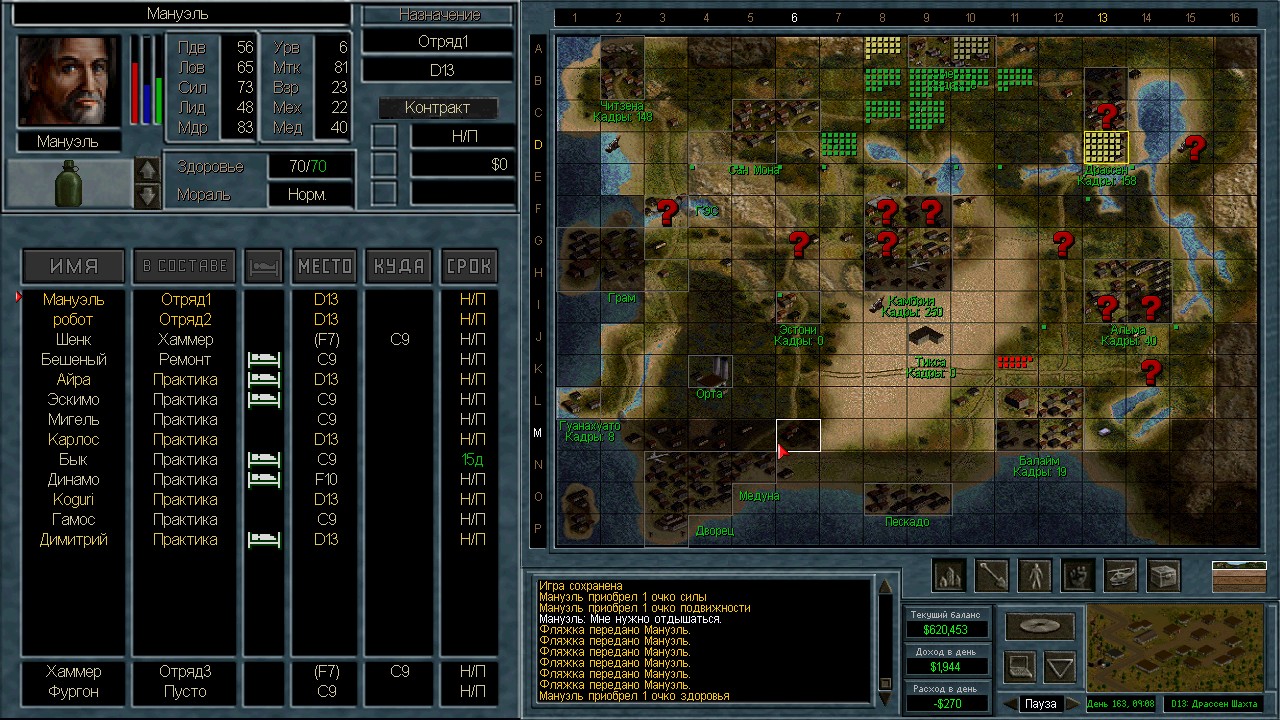Open the sector inventory chest icon

click(1163, 575)
